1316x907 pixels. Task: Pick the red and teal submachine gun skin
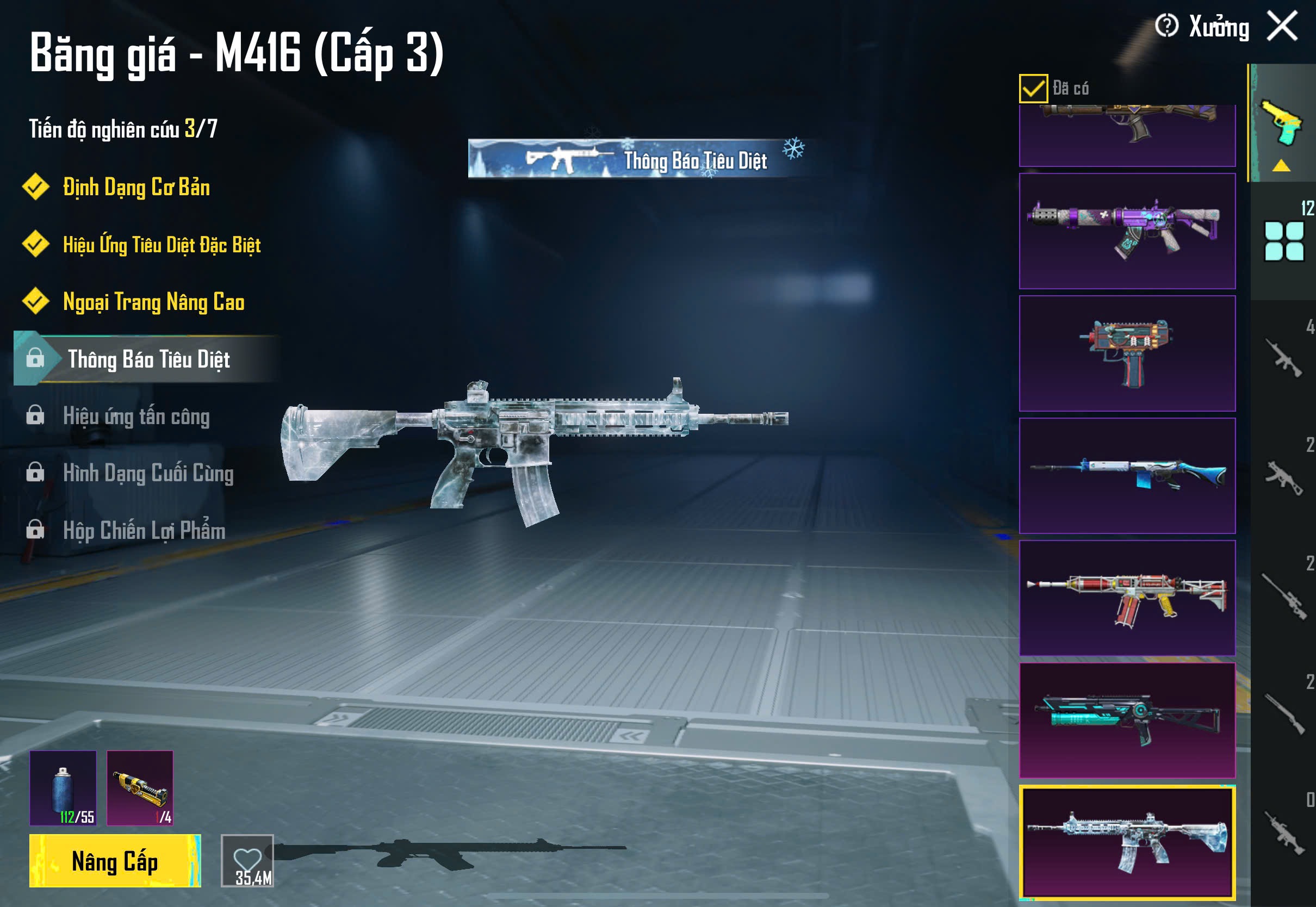click(1127, 353)
